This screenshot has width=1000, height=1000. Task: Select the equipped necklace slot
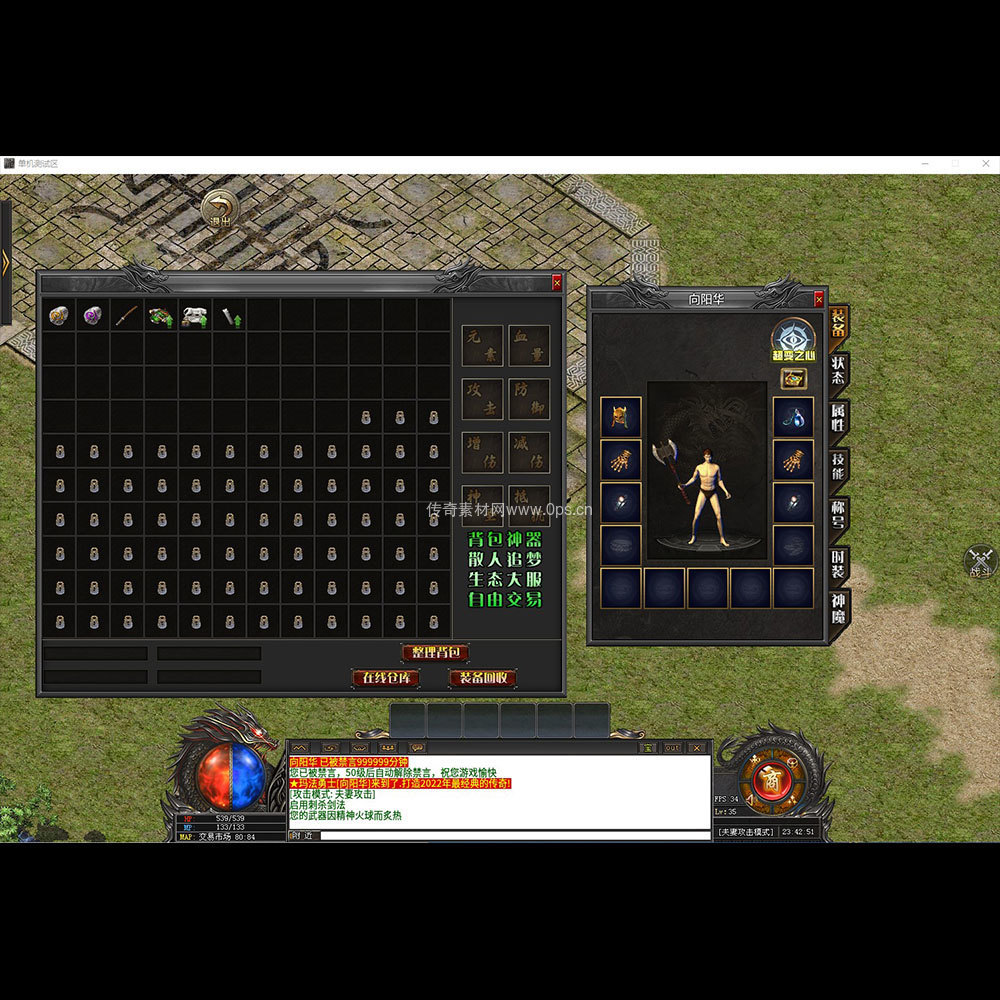793,416
